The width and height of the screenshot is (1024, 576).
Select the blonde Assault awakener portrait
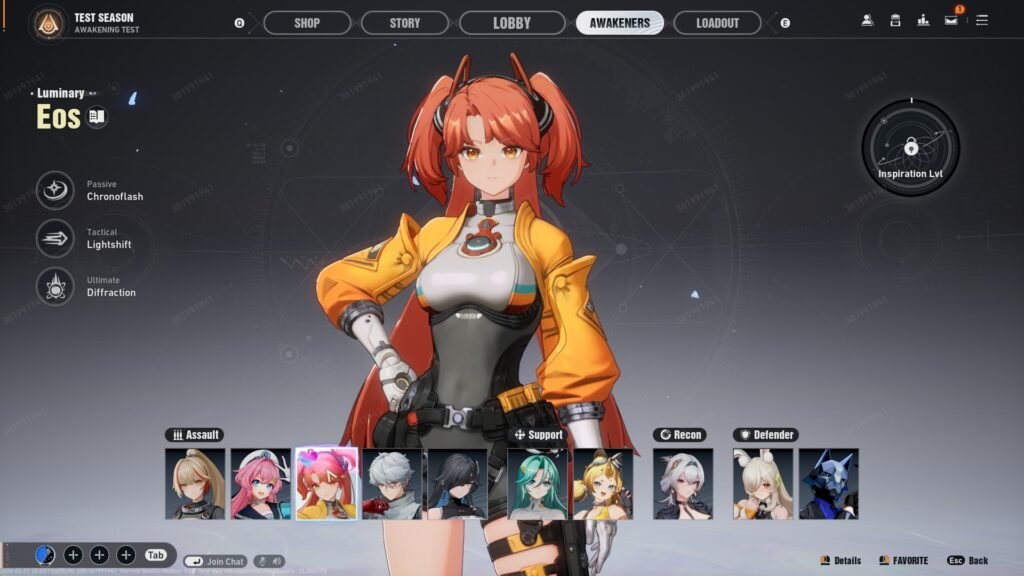195,483
